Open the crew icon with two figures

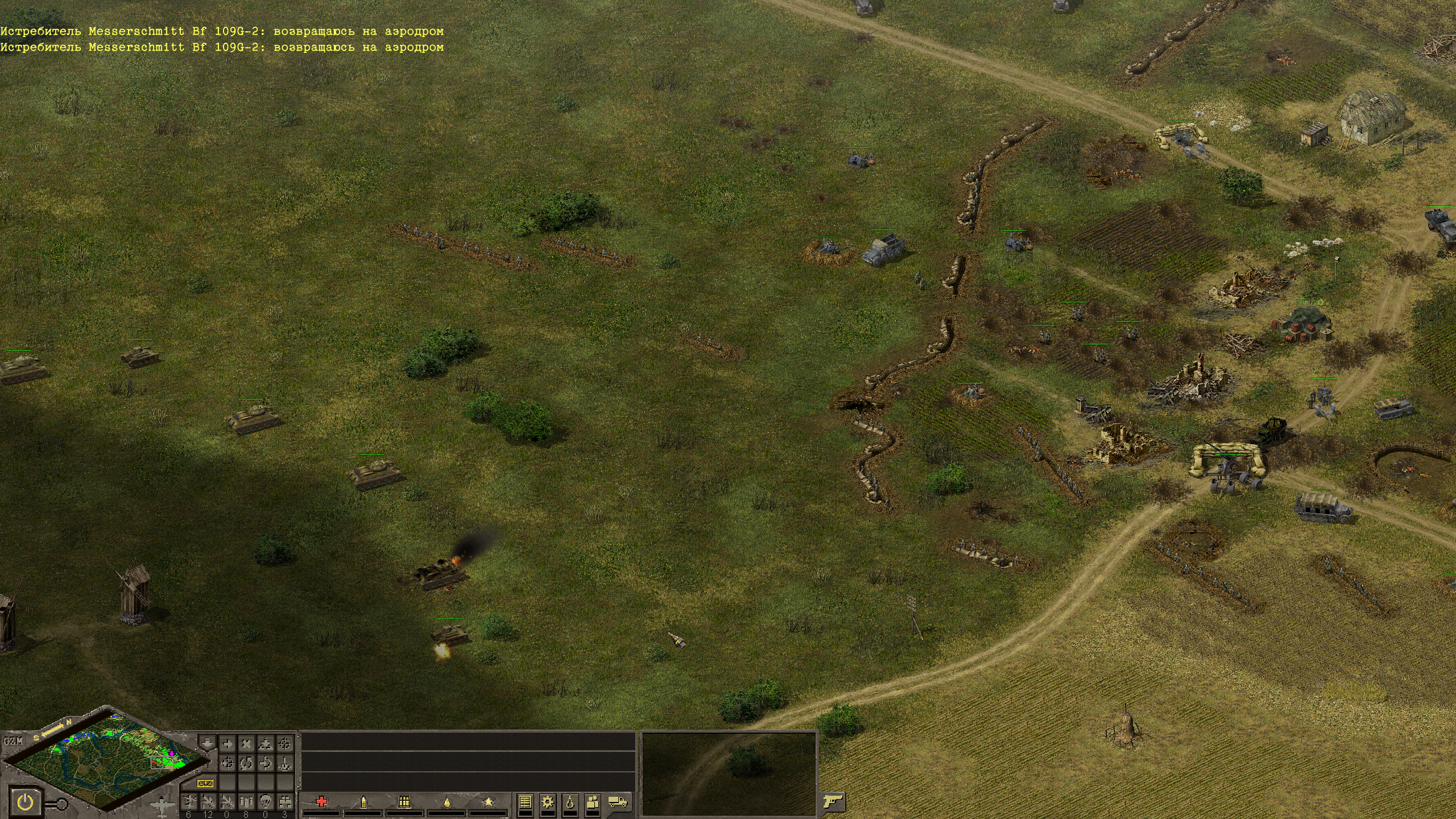[593, 802]
